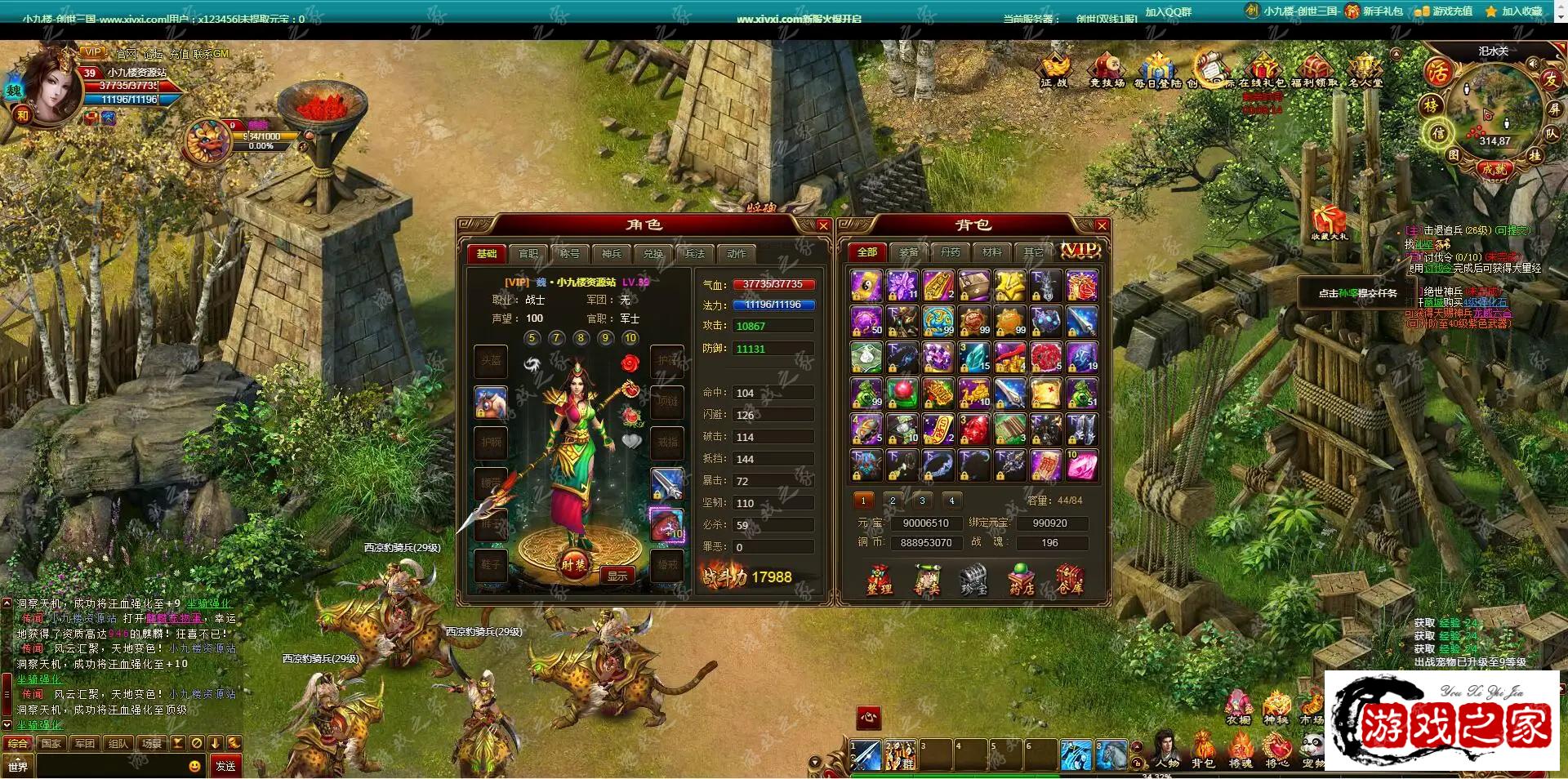Select the 装备 backpack category tab
Image resolution: width=1568 pixels, height=779 pixels.
pyautogui.click(x=908, y=252)
